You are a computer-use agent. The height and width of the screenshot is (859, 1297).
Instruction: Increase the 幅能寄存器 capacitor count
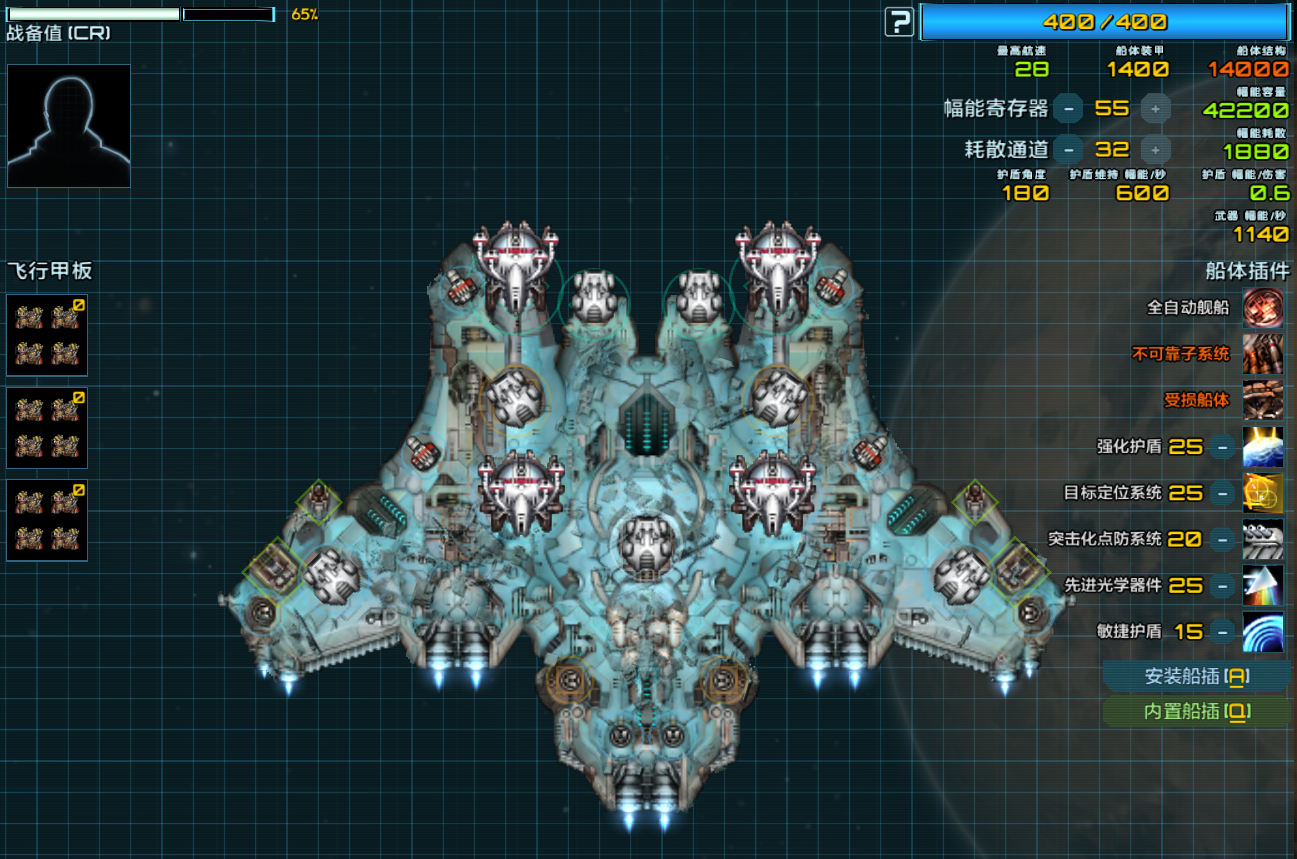coord(1155,108)
